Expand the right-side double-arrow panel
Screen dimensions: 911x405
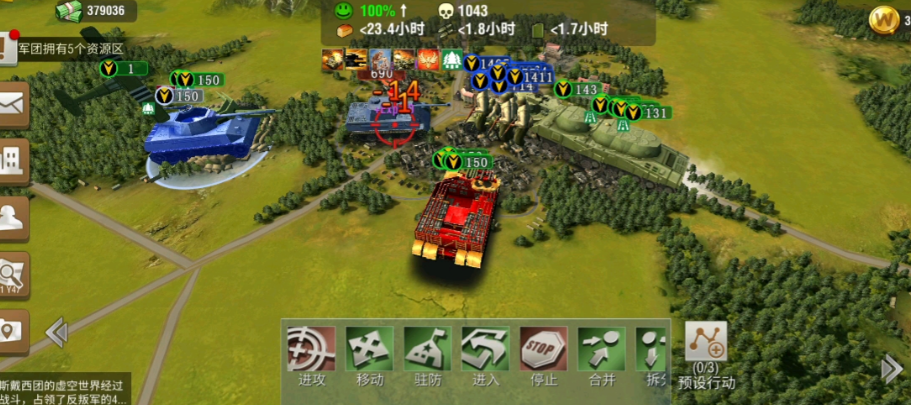(891, 368)
